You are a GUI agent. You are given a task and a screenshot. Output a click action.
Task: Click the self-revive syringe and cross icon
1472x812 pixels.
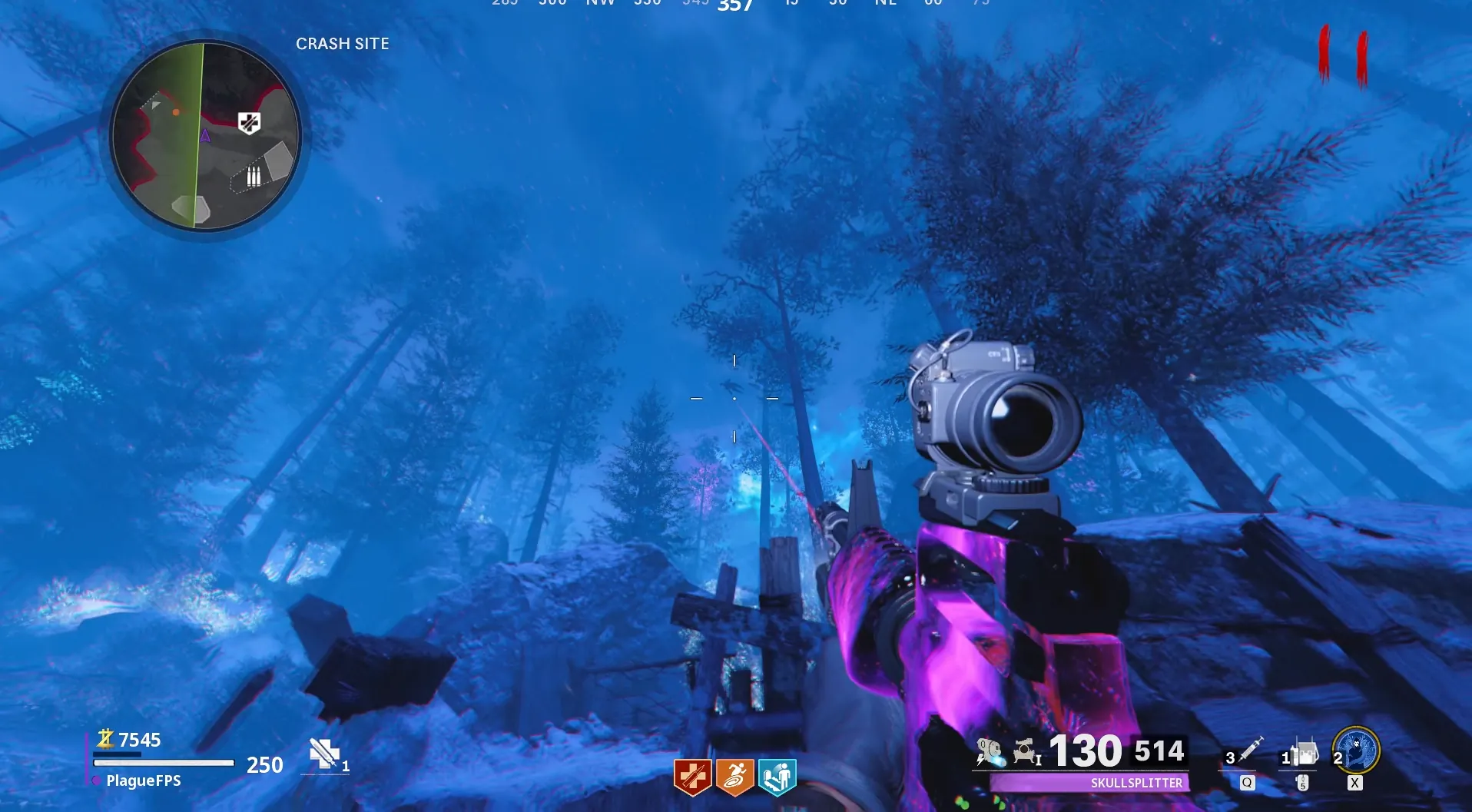[323, 754]
